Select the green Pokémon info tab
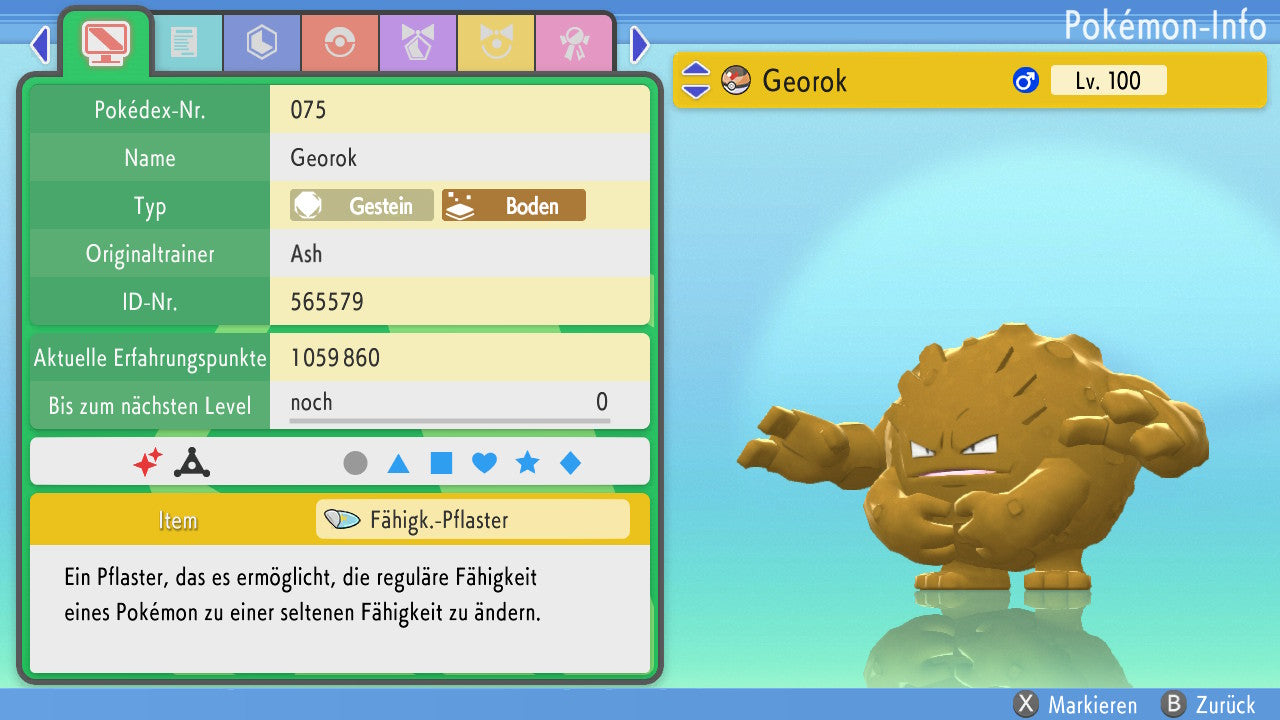Image resolution: width=1280 pixels, height=720 pixels. [x=105, y=41]
